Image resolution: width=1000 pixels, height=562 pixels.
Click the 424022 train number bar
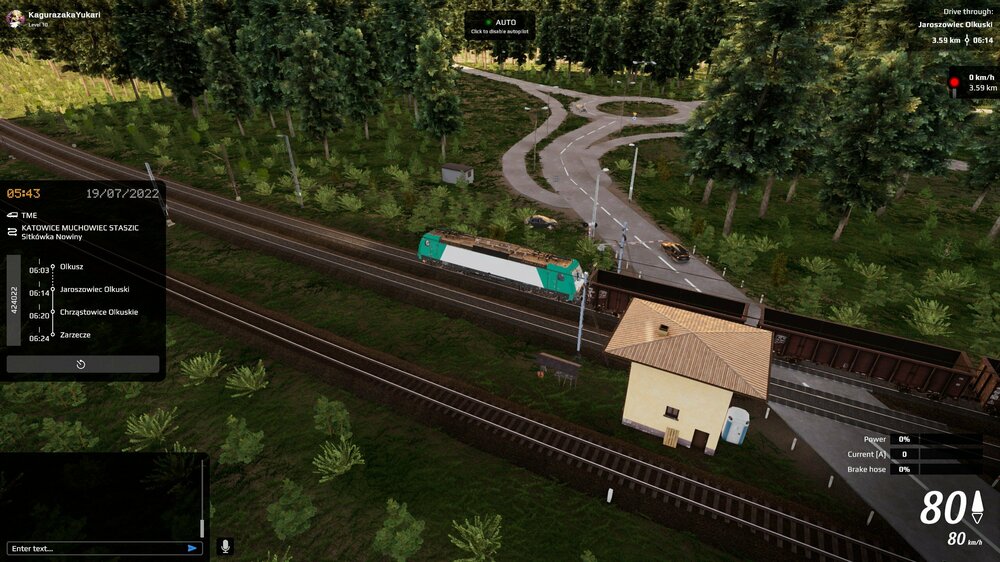click(14, 300)
